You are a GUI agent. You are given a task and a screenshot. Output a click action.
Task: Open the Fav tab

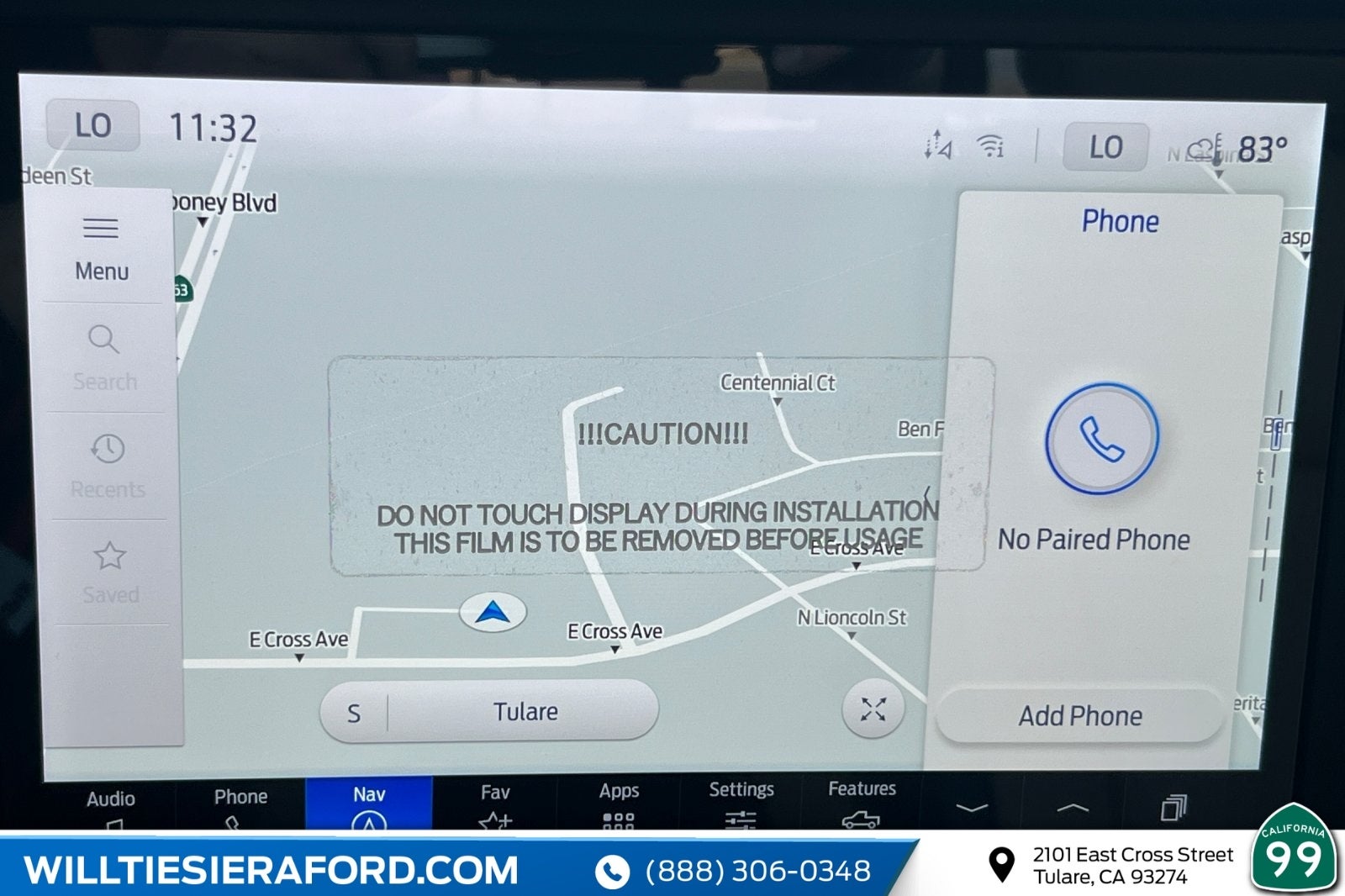[495, 803]
